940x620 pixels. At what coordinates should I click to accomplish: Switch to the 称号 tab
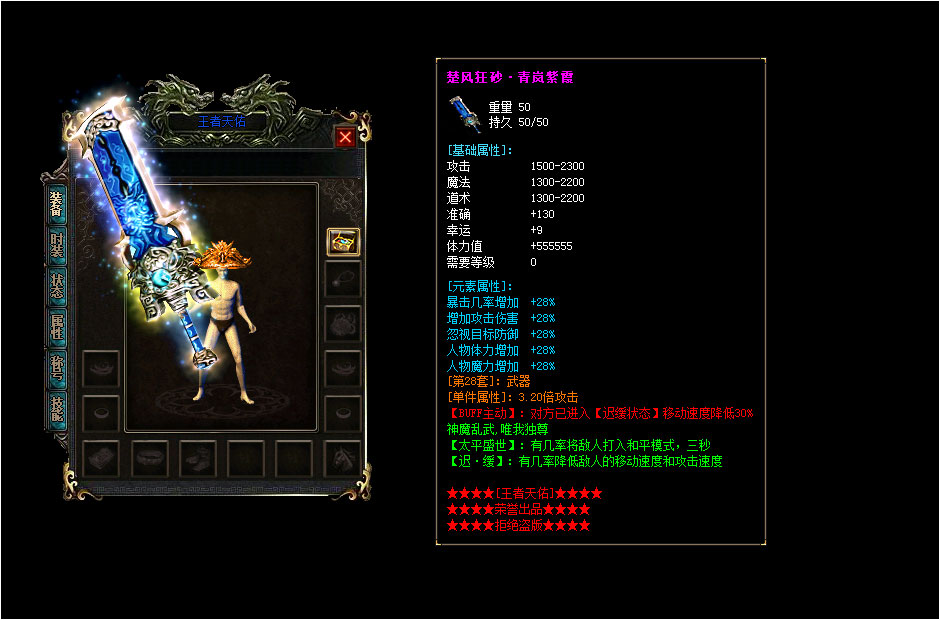[x=58, y=369]
